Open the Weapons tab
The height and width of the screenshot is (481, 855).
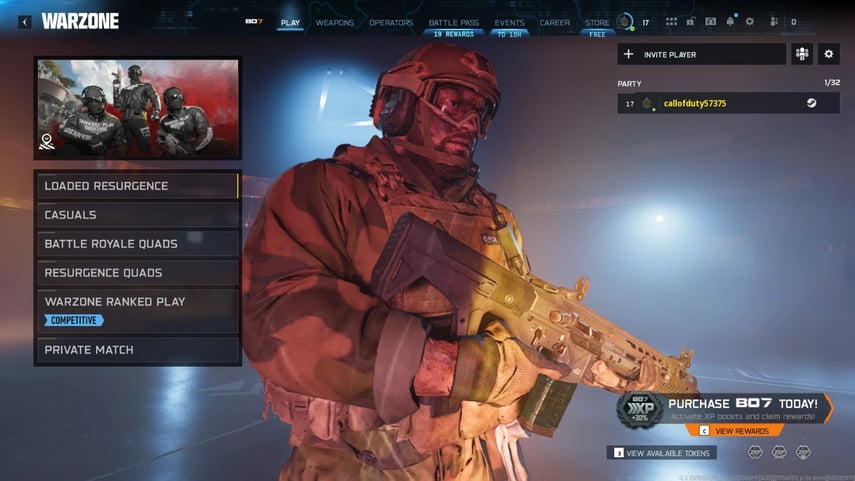tap(334, 22)
